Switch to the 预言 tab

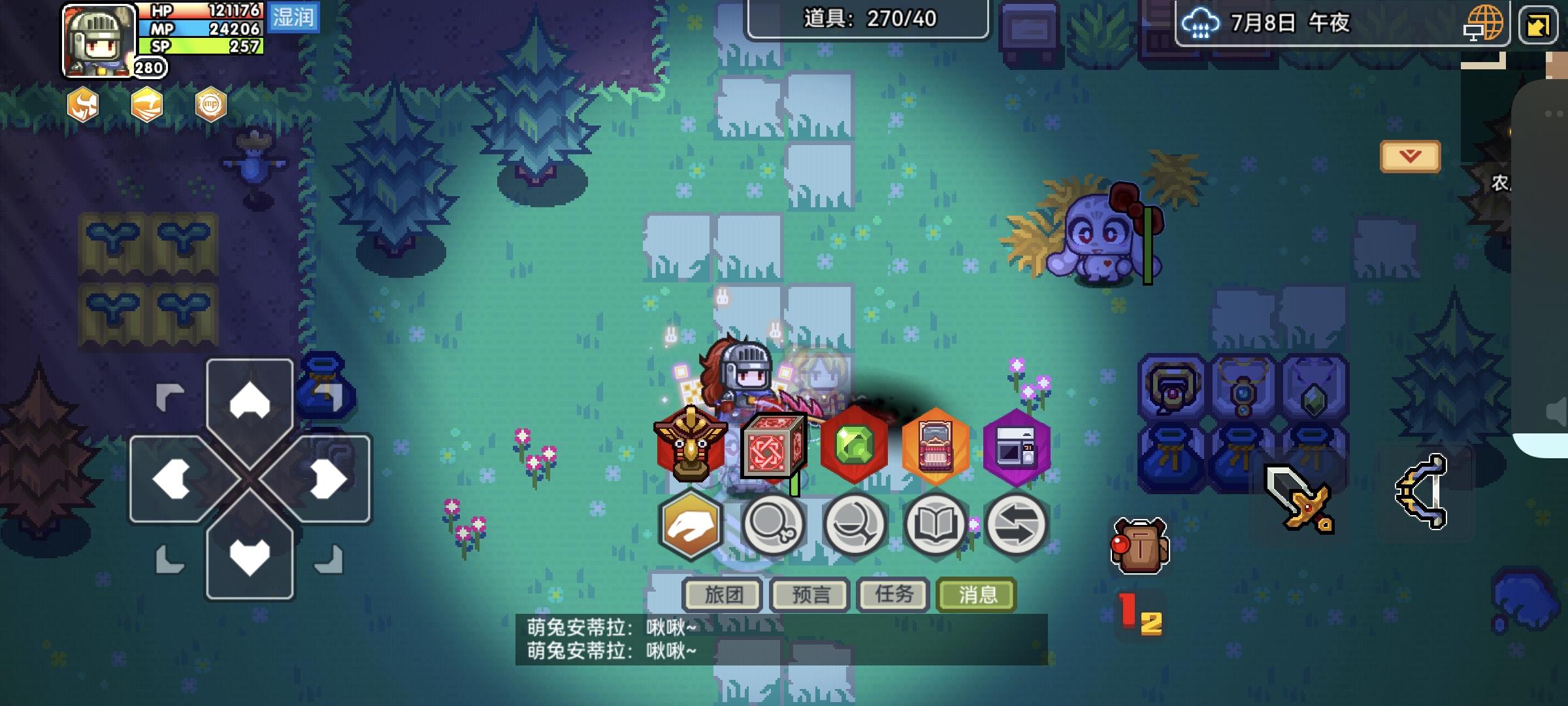tap(809, 594)
